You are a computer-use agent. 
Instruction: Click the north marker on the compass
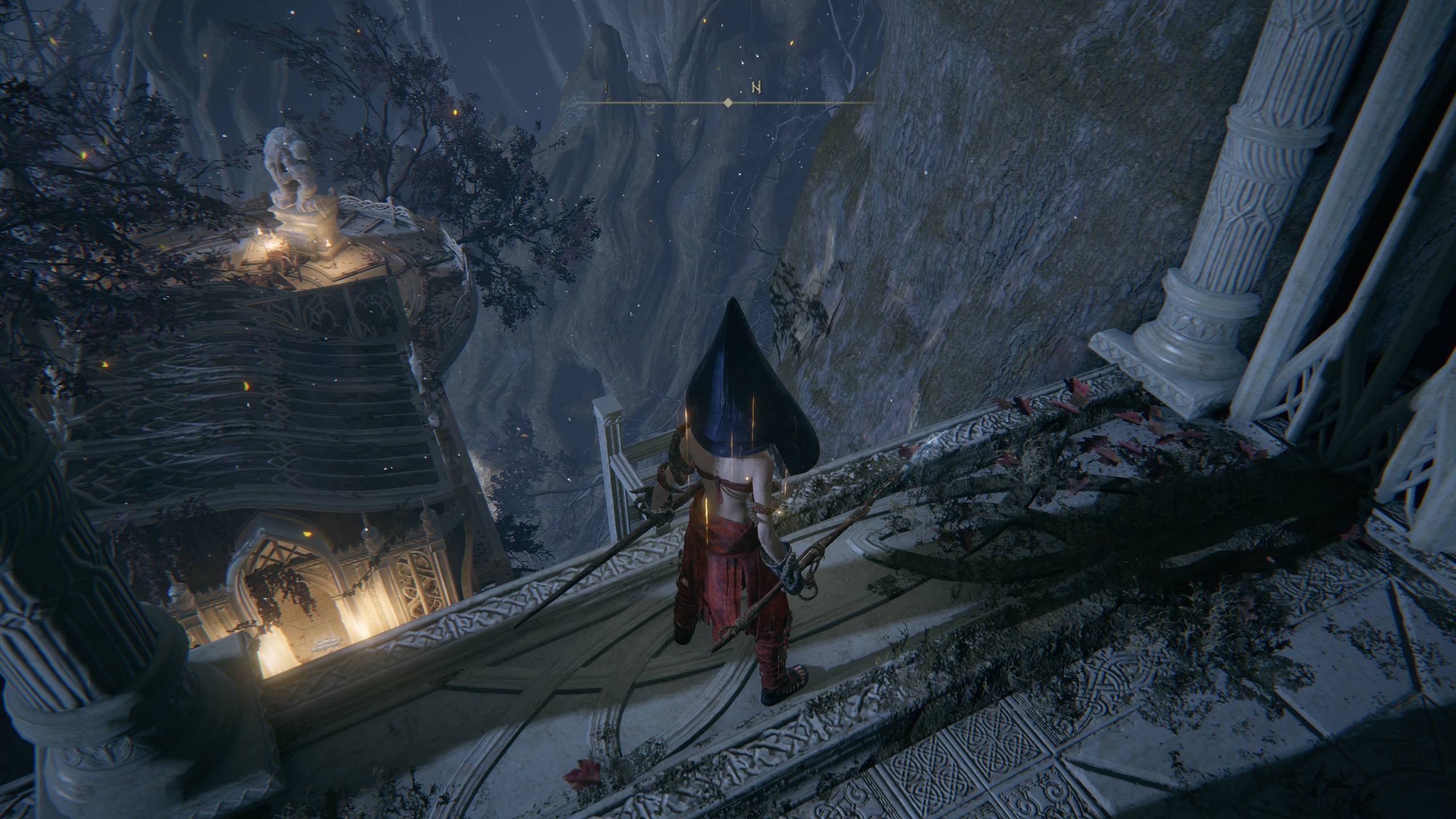point(756,88)
